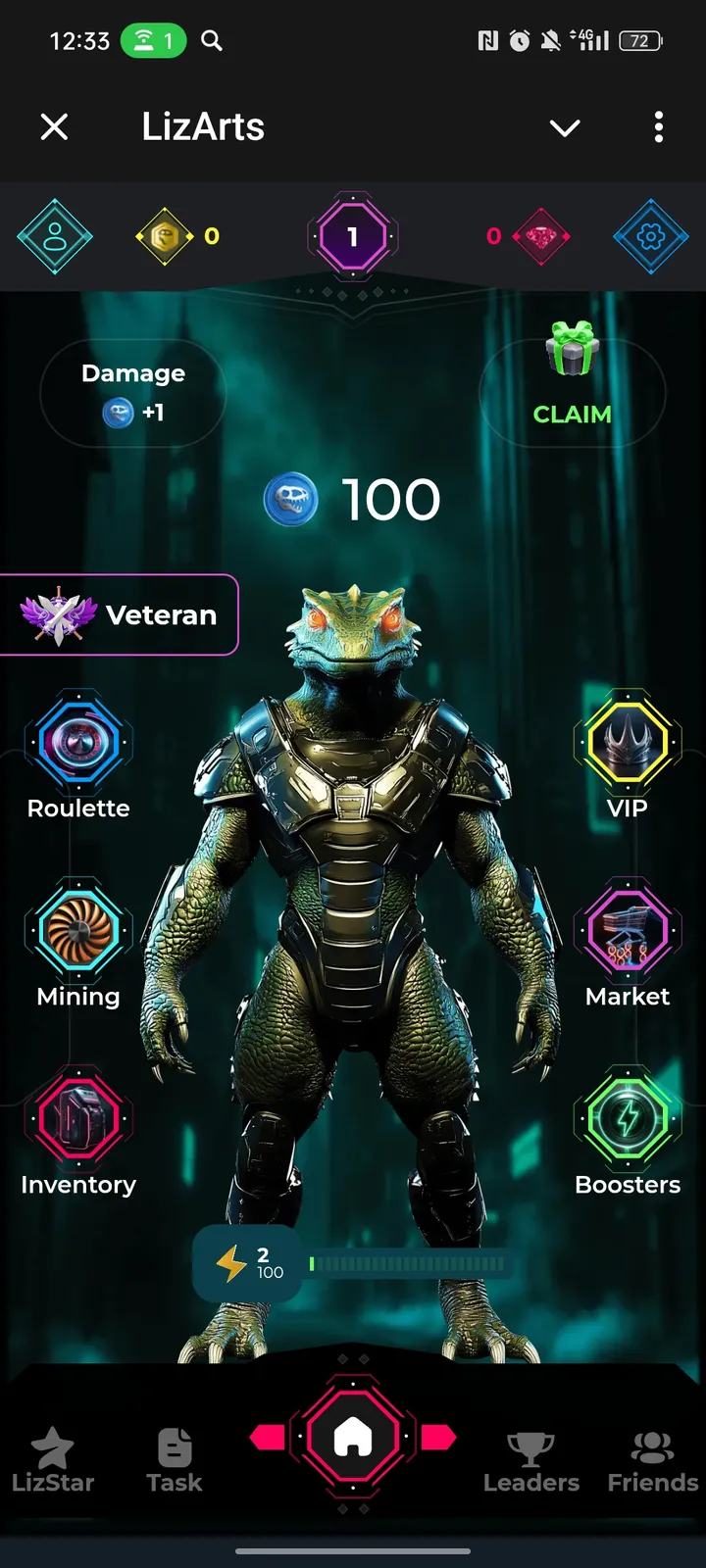Screen dimensions: 706x1568
Task: Open the Market shop
Action: point(628,932)
